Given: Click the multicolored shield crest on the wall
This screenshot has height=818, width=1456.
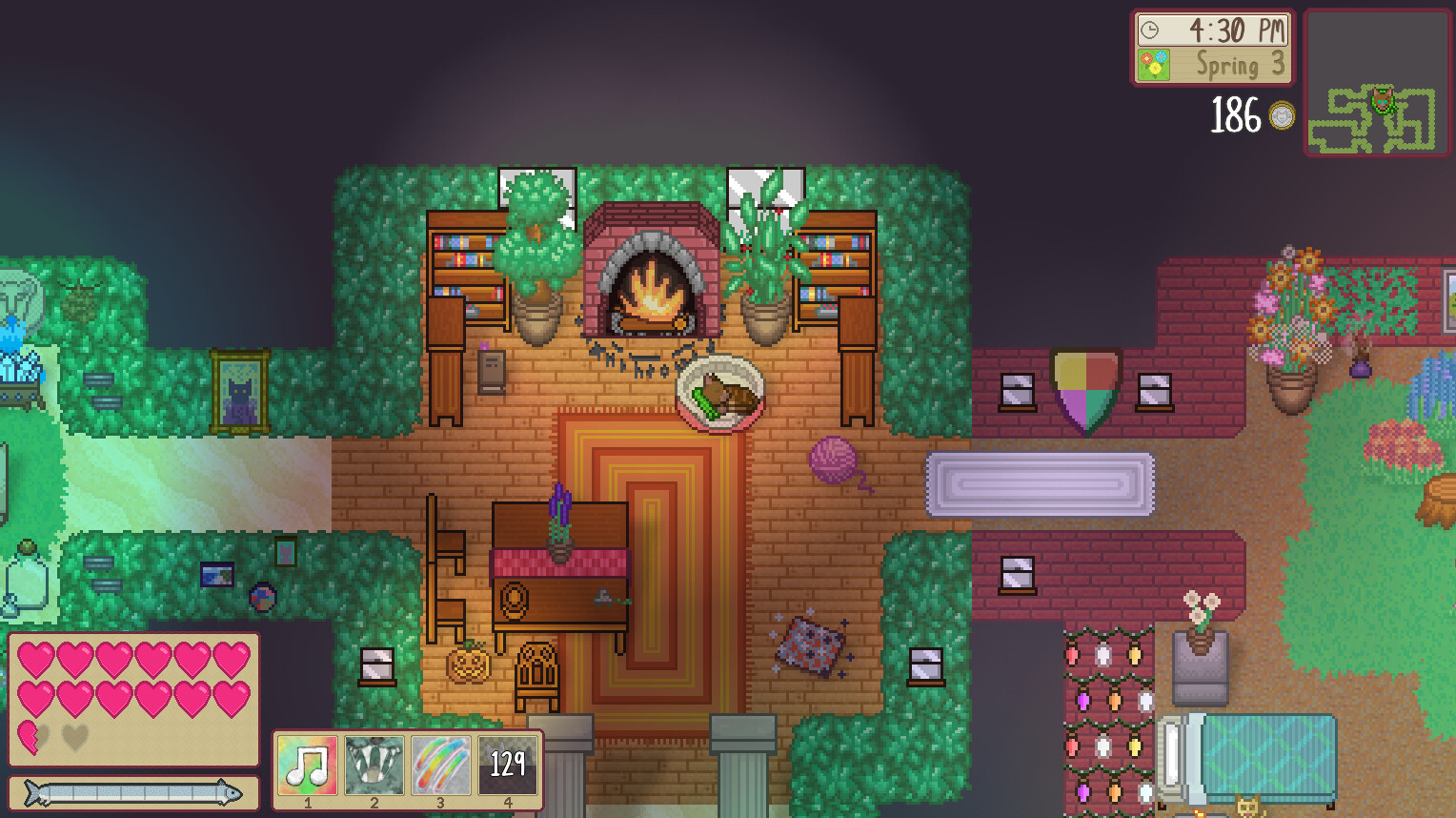Looking at the screenshot, I should click(1086, 391).
